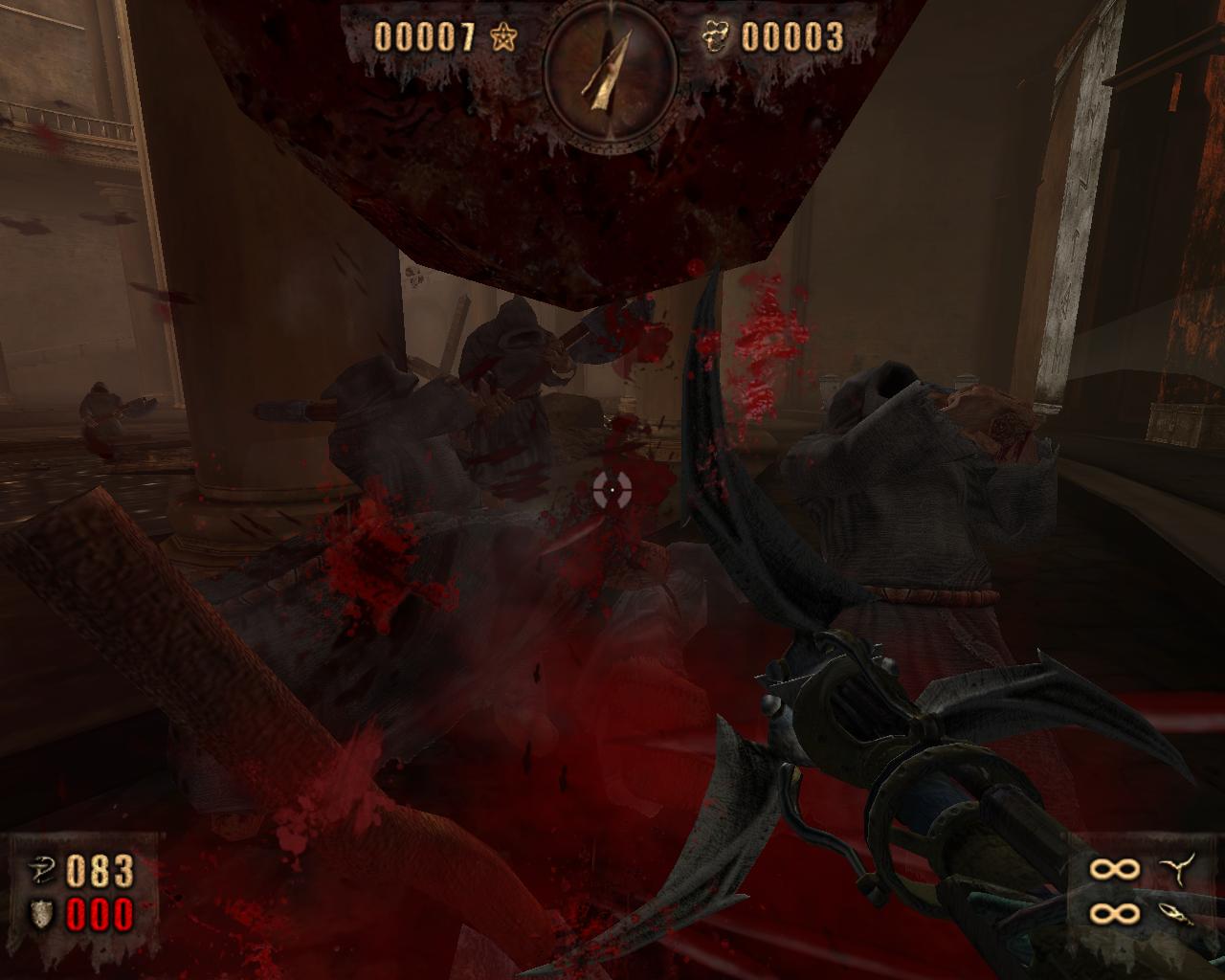Select the armor shield icon
Image resolution: width=1225 pixels, height=980 pixels.
(41, 915)
